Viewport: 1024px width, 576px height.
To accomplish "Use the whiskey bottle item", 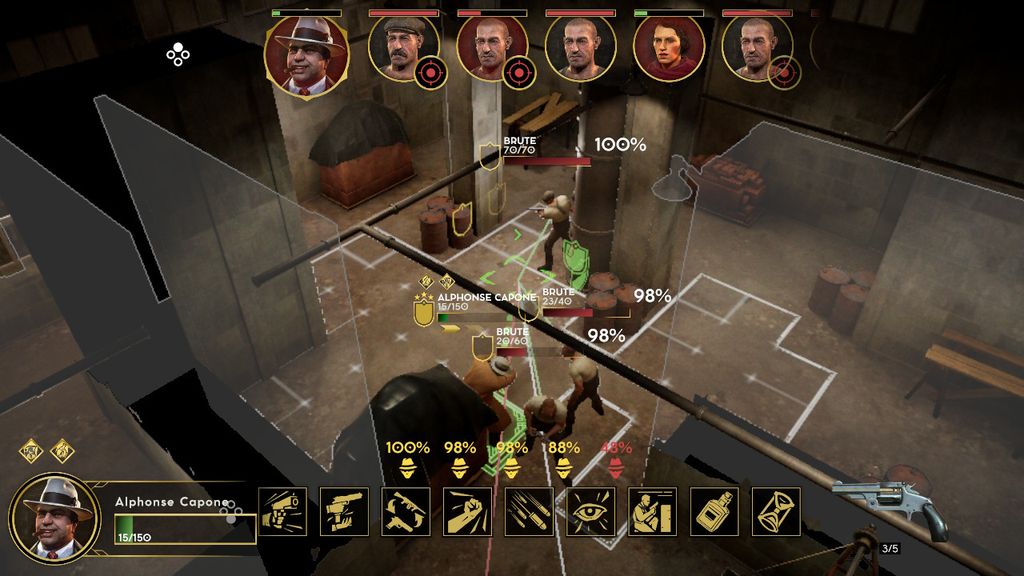I will tap(714, 511).
